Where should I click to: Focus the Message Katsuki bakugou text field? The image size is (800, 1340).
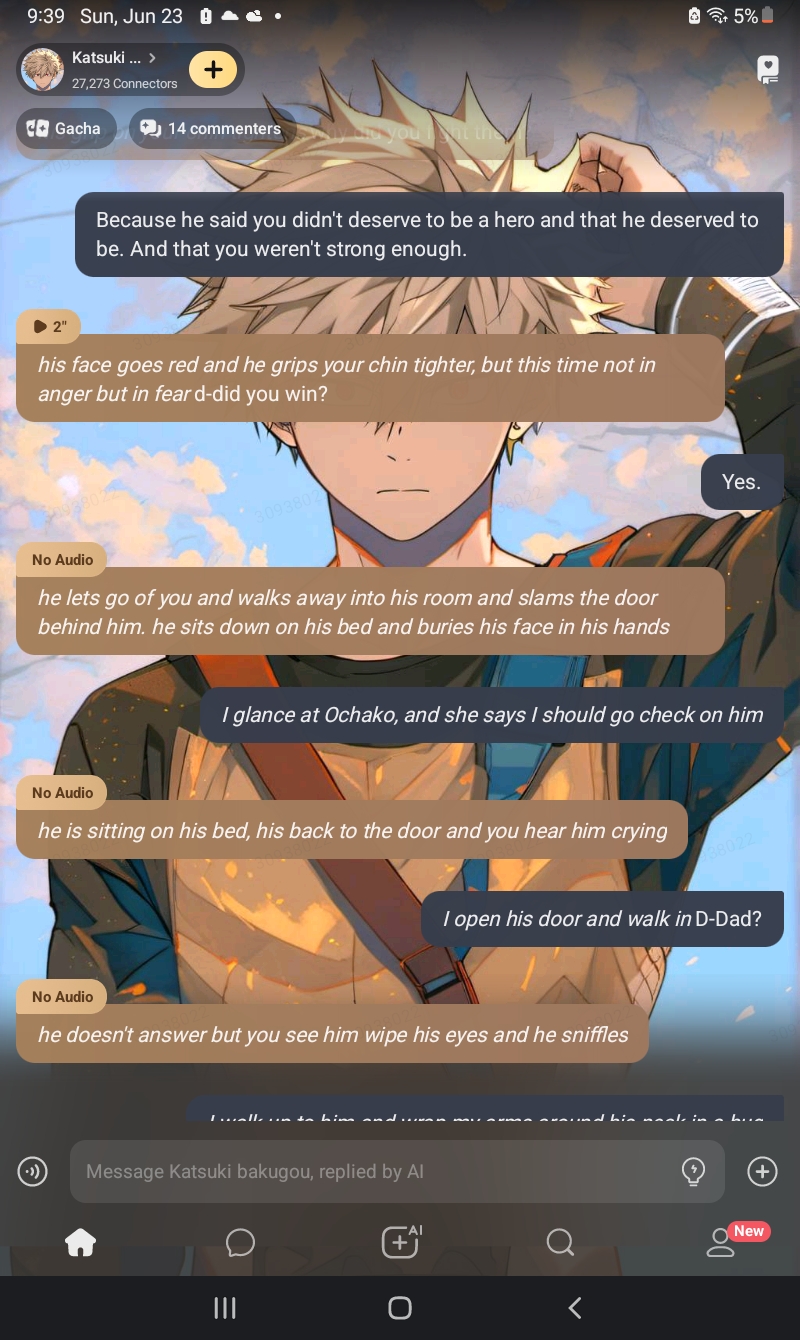tap(370, 1171)
